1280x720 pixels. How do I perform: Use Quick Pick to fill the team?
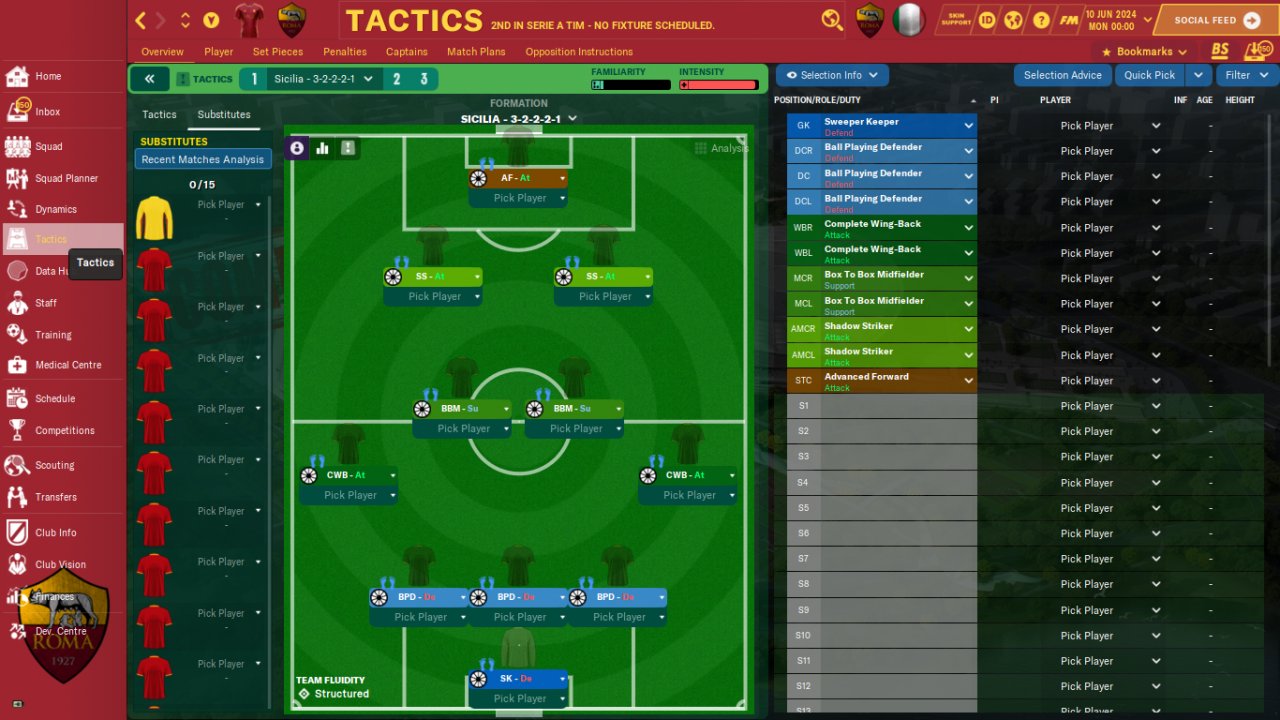(1149, 75)
